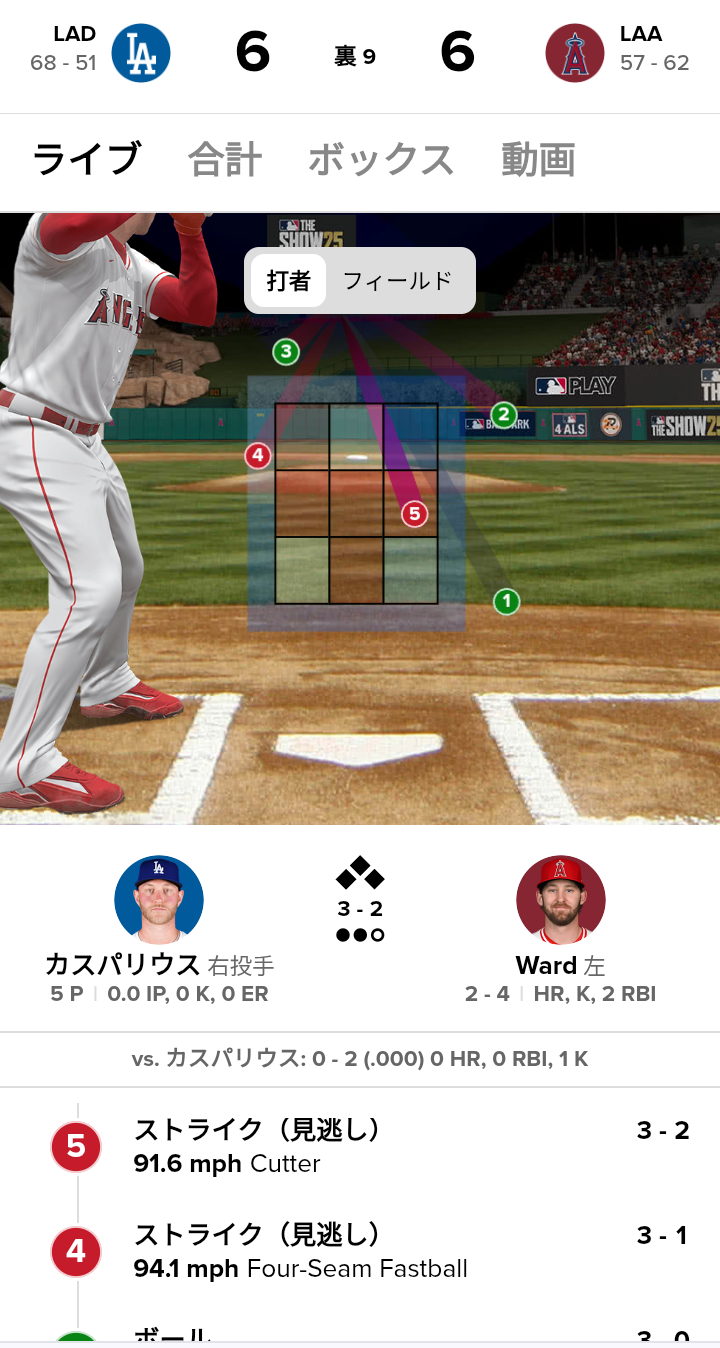Click pitch 3 marker above the zone
Screen dimensions: 720x1348
coord(286,351)
